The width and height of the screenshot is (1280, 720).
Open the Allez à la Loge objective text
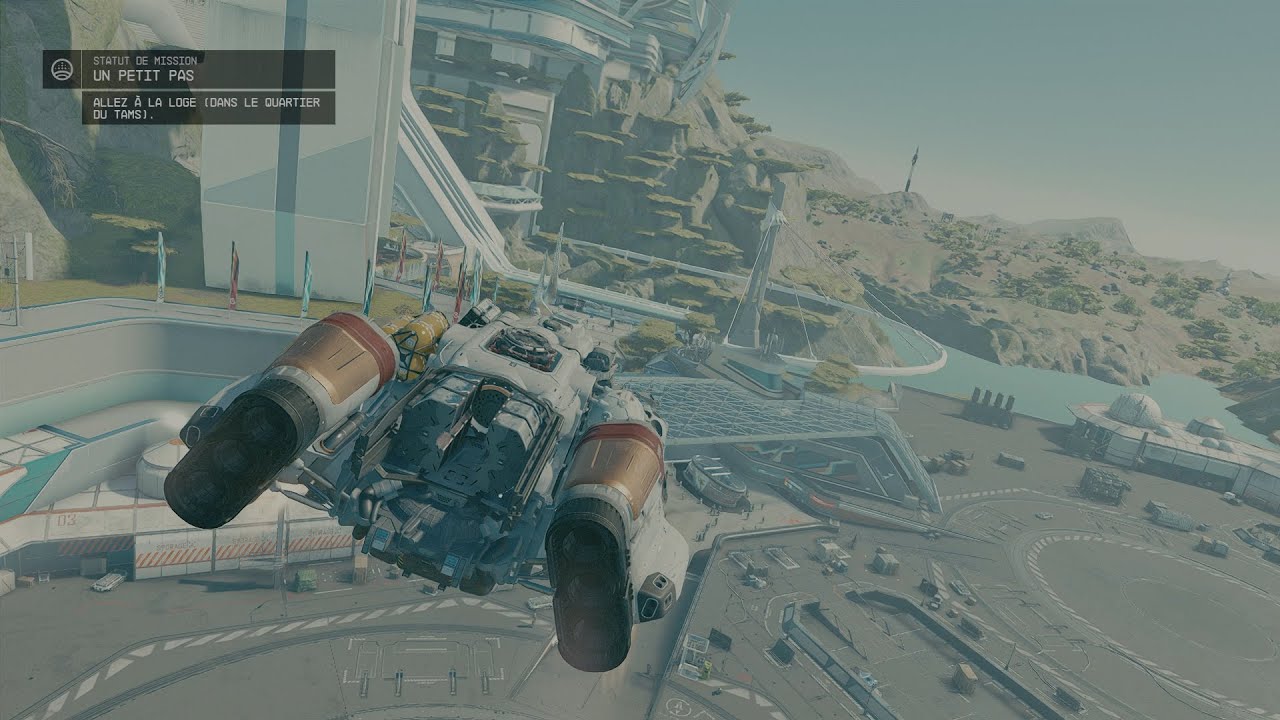coord(208,108)
